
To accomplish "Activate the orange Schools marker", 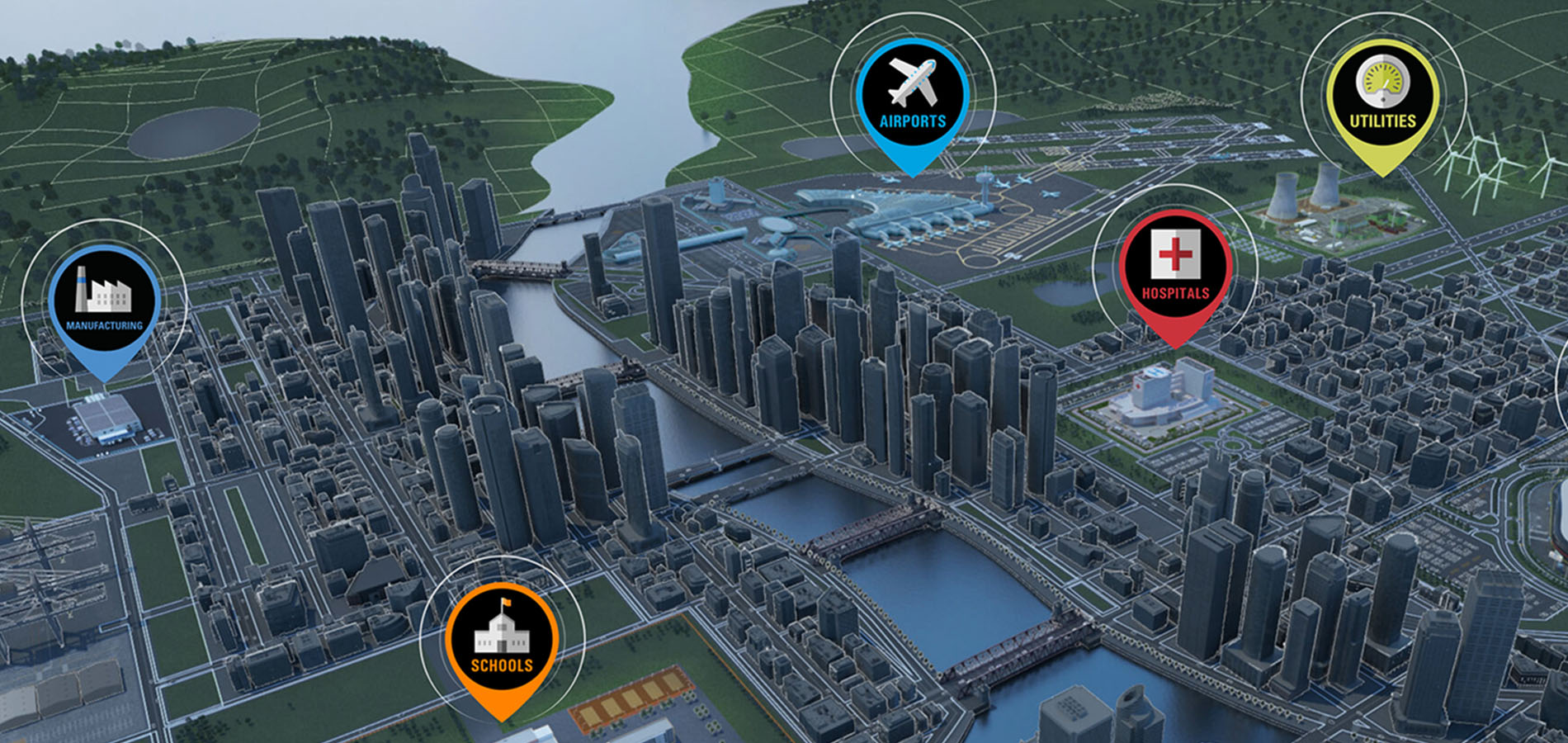I will coord(502,640).
